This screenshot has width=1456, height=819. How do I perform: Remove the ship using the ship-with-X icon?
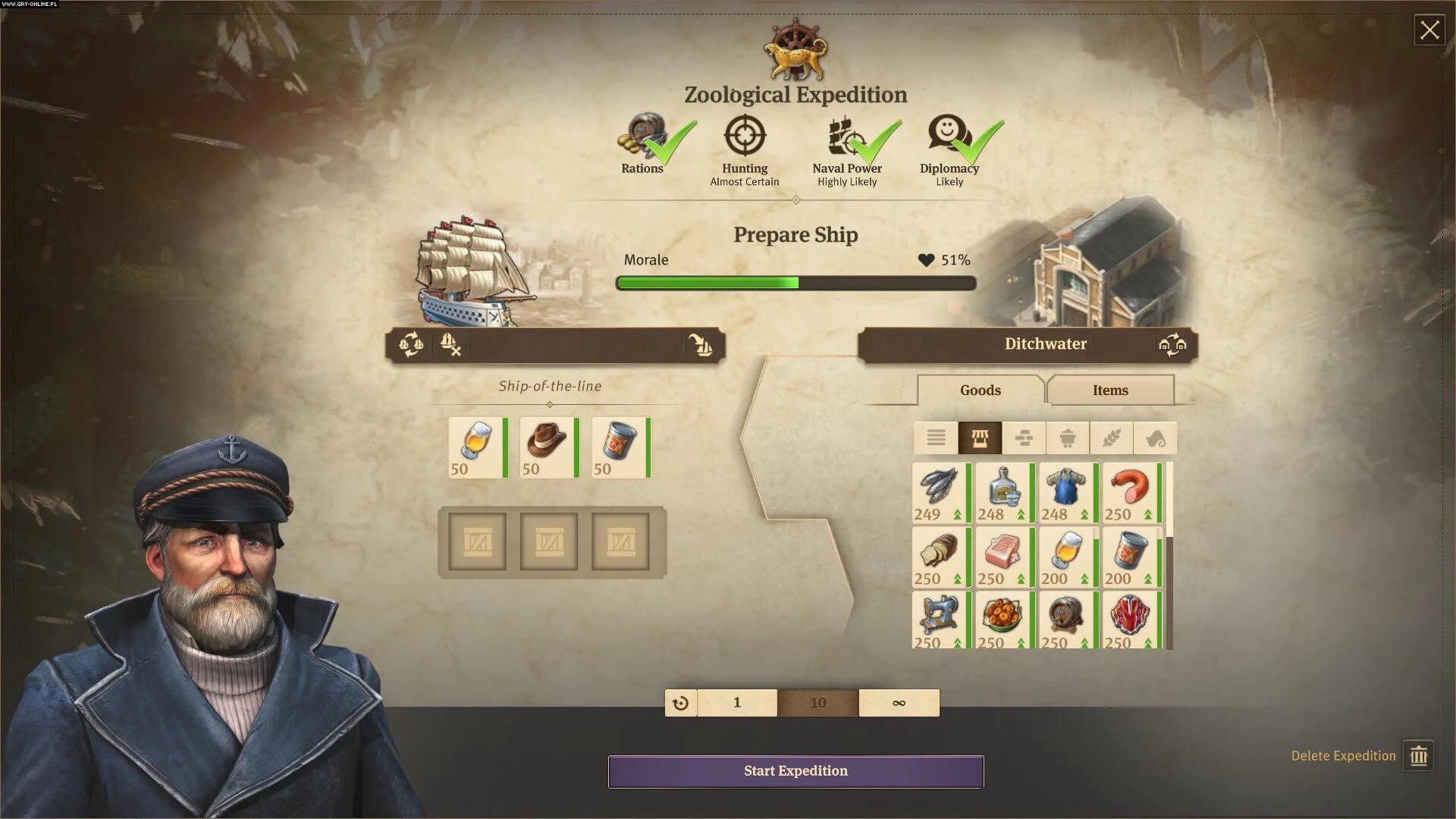(450, 346)
